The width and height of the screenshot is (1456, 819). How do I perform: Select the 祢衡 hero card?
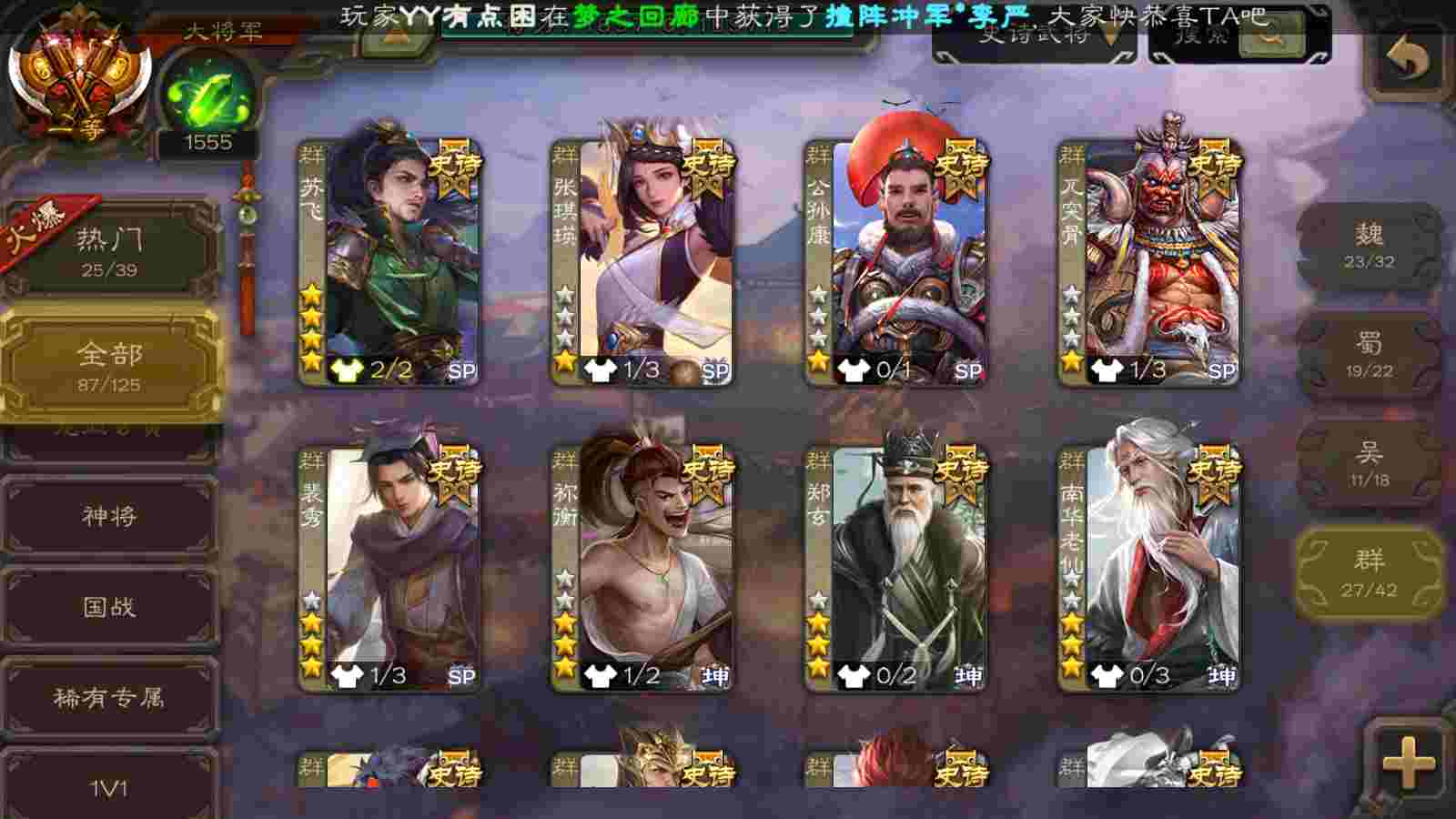tap(644, 569)
